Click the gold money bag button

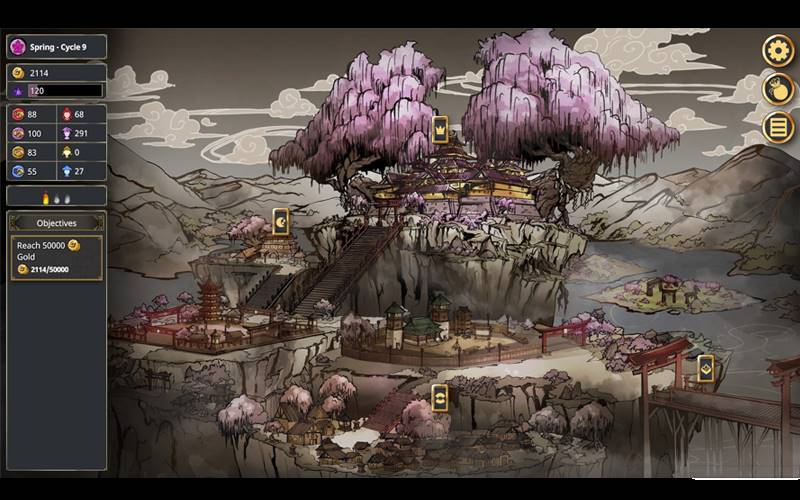click(778, 88)
